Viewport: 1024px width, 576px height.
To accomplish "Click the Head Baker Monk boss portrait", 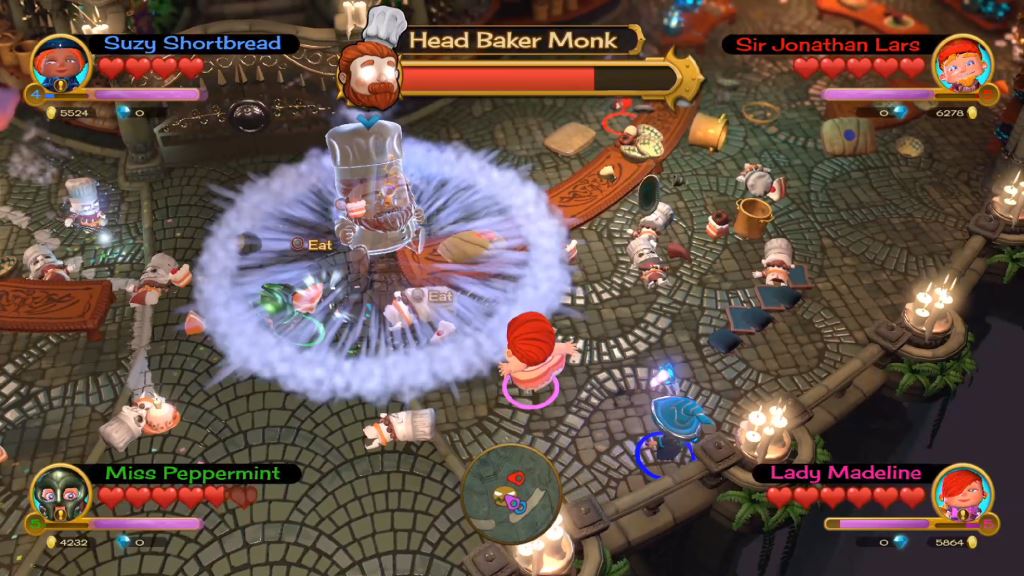I will (369, 62).
